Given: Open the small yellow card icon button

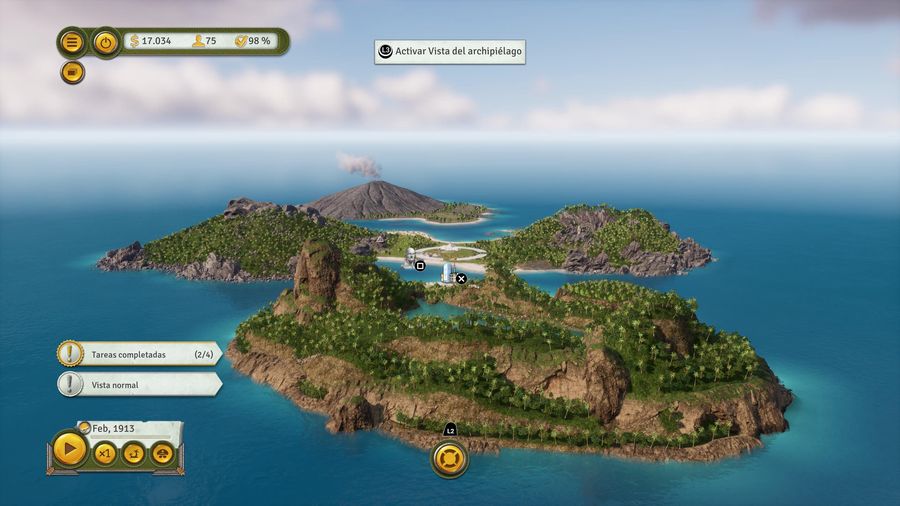Looking at the screenshot, I should [x=72, y=72].
